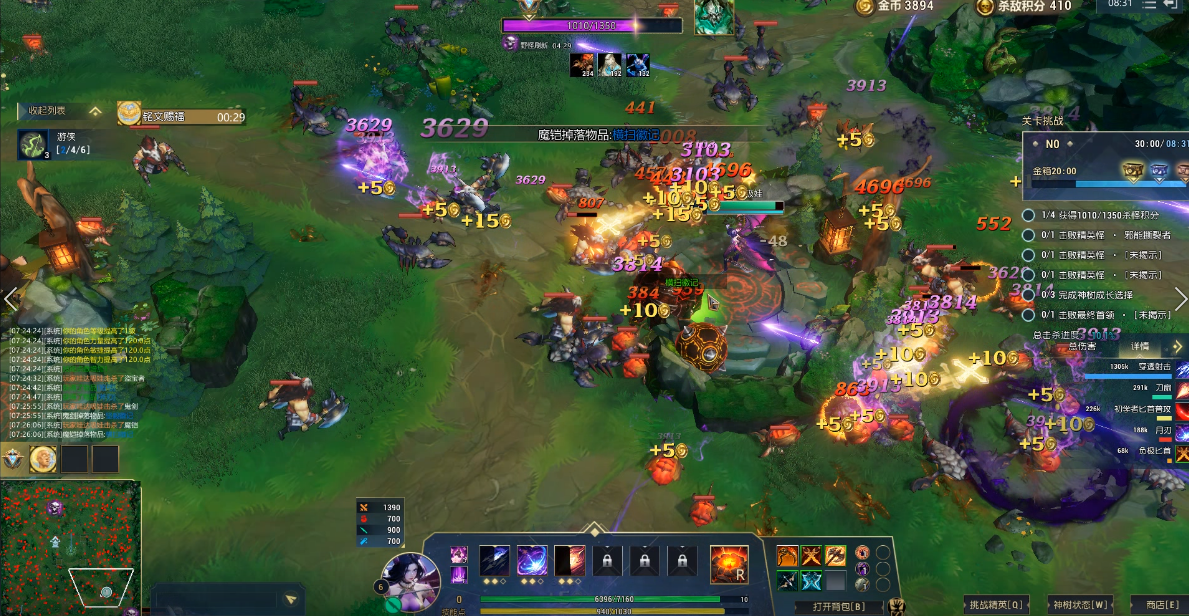The height and width of the screenshot is (616, 1189).
Task: Click the 铭文赐福 inscription blessing timer
Action: click(x=182, y=117)
